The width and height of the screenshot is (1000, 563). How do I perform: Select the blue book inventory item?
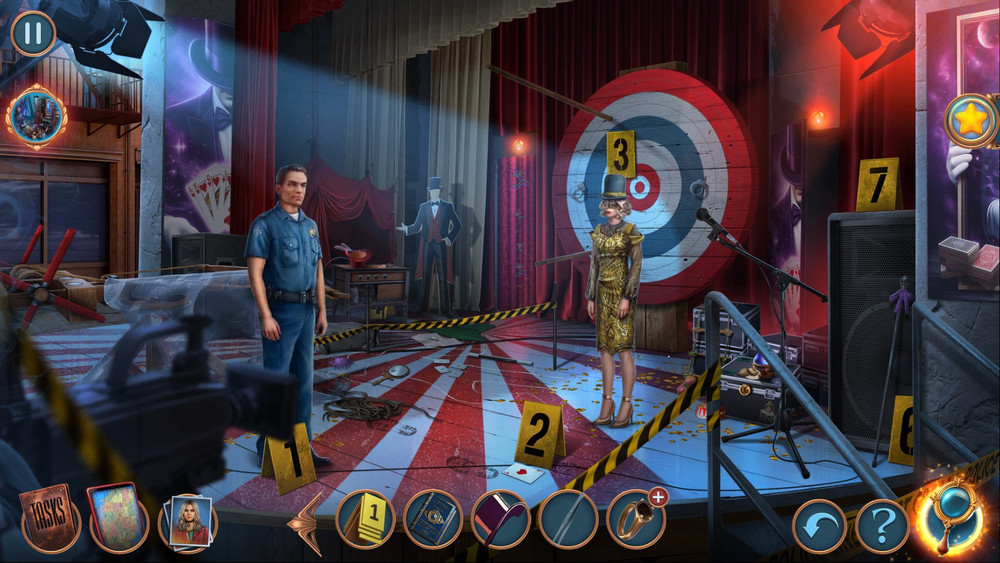433,520
